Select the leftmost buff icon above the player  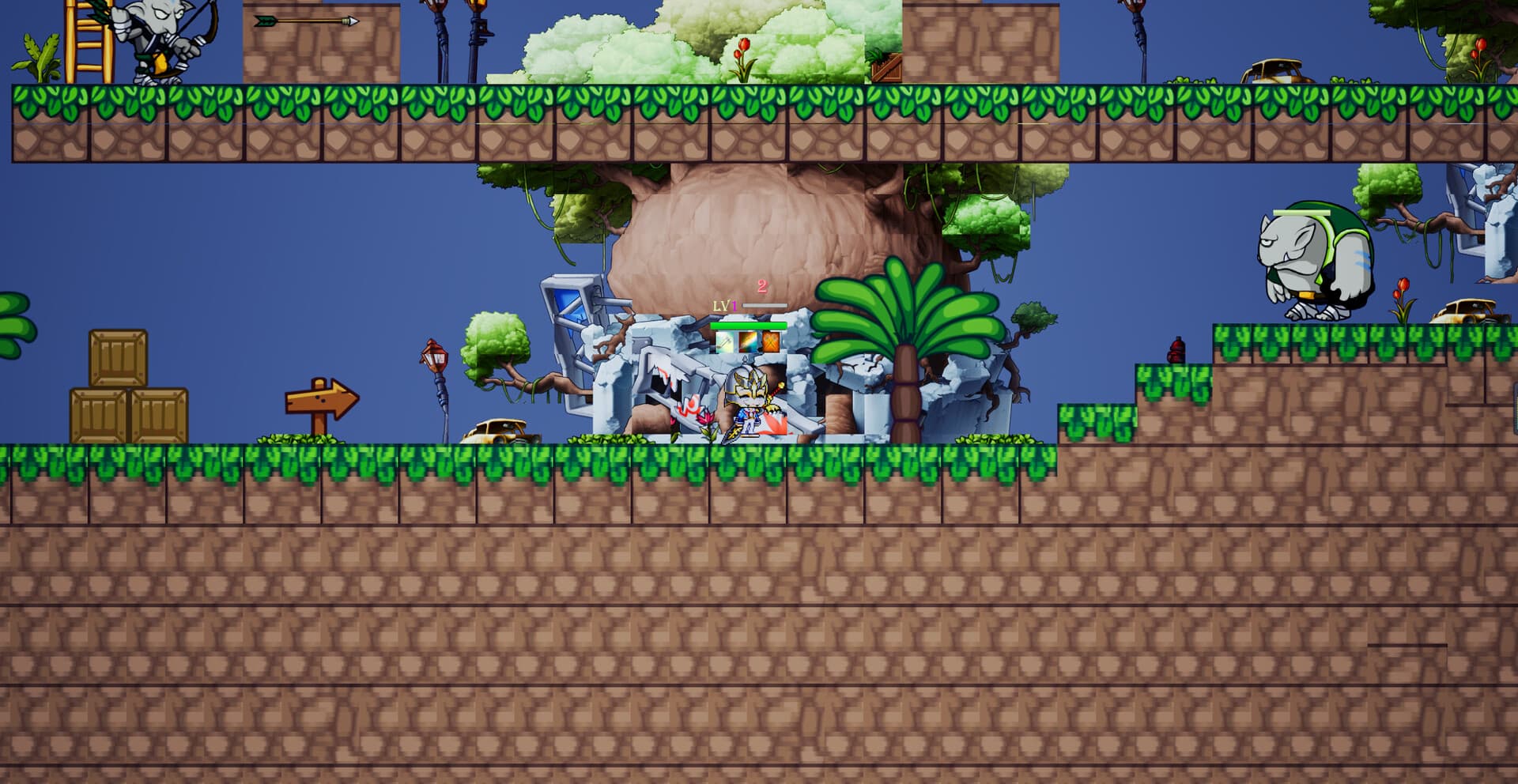pos(725,342)
